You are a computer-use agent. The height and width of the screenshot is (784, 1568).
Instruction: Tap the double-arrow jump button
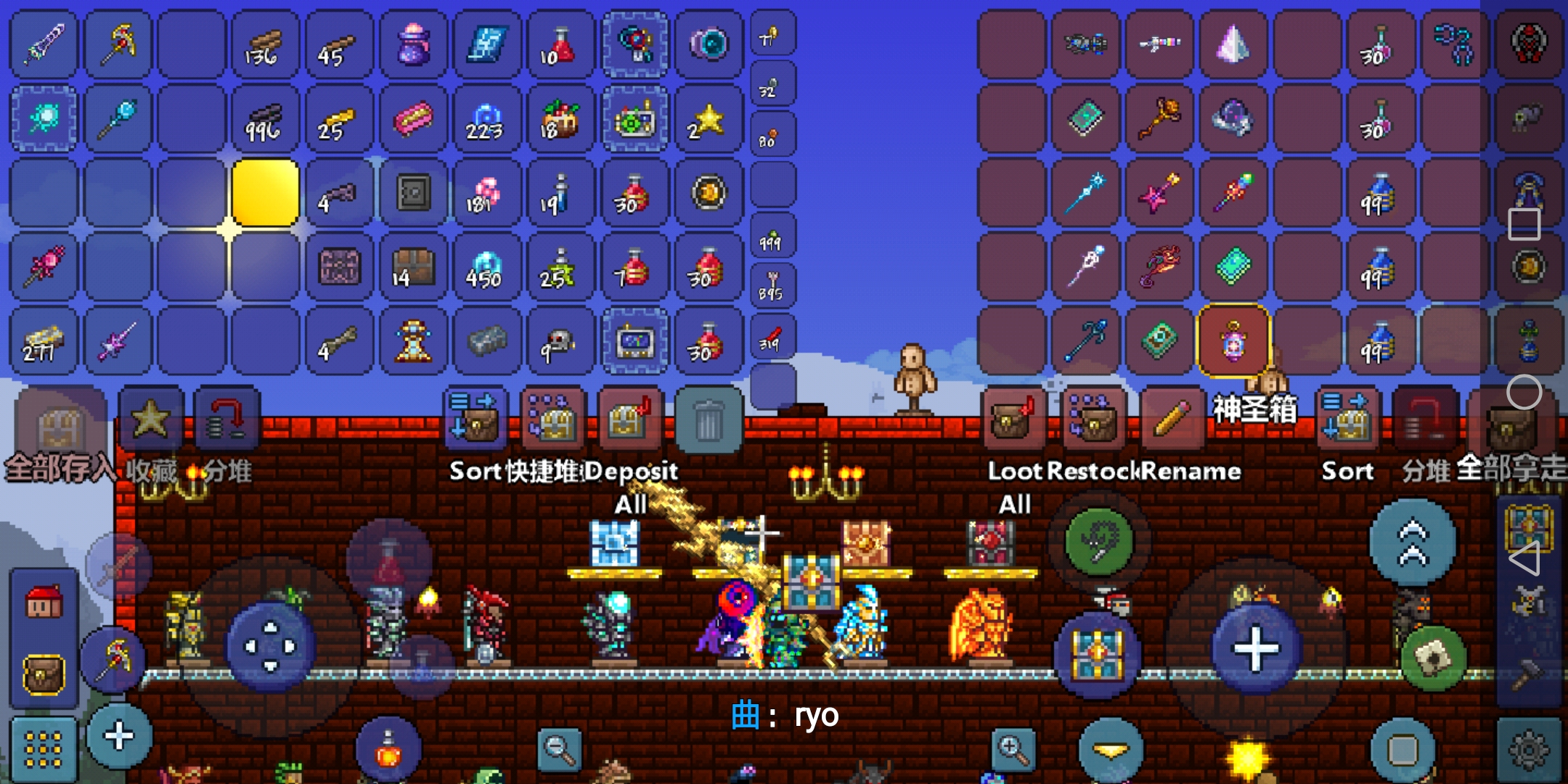pyautogui.click(x=1412, y=543)
